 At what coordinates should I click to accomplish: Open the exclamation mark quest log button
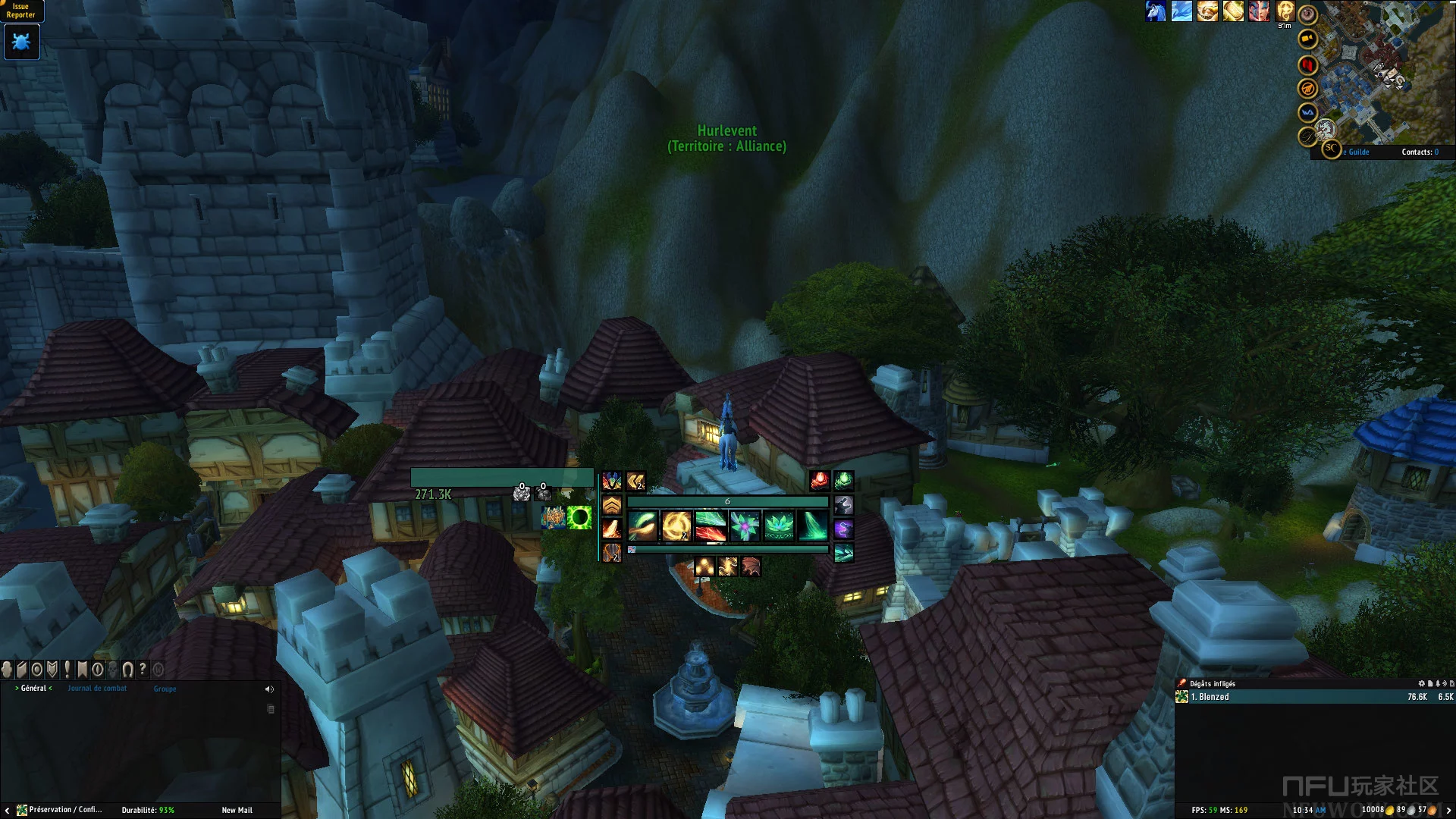point(67,670)
